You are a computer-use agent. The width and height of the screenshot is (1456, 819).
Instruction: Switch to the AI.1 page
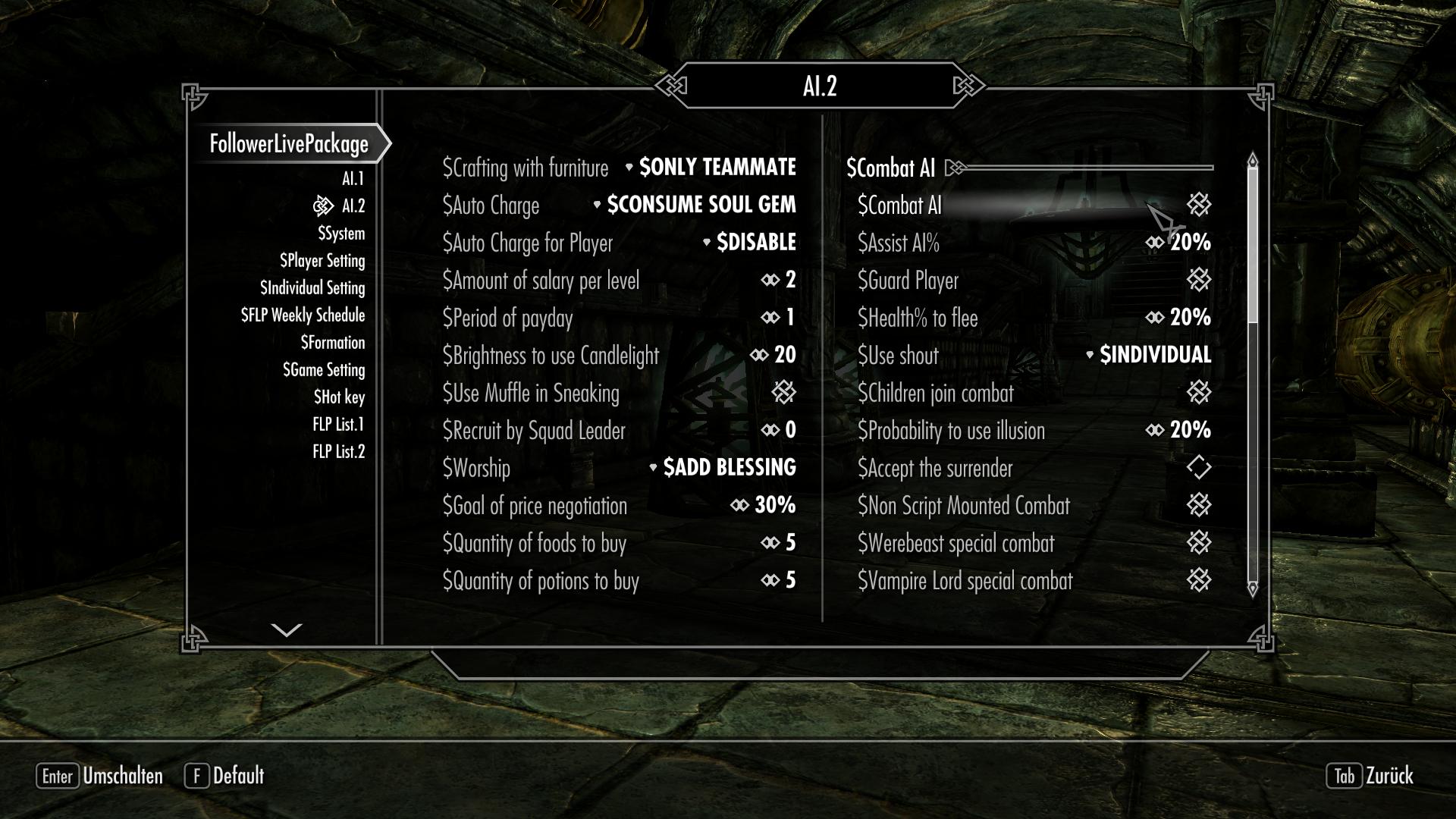352,179
